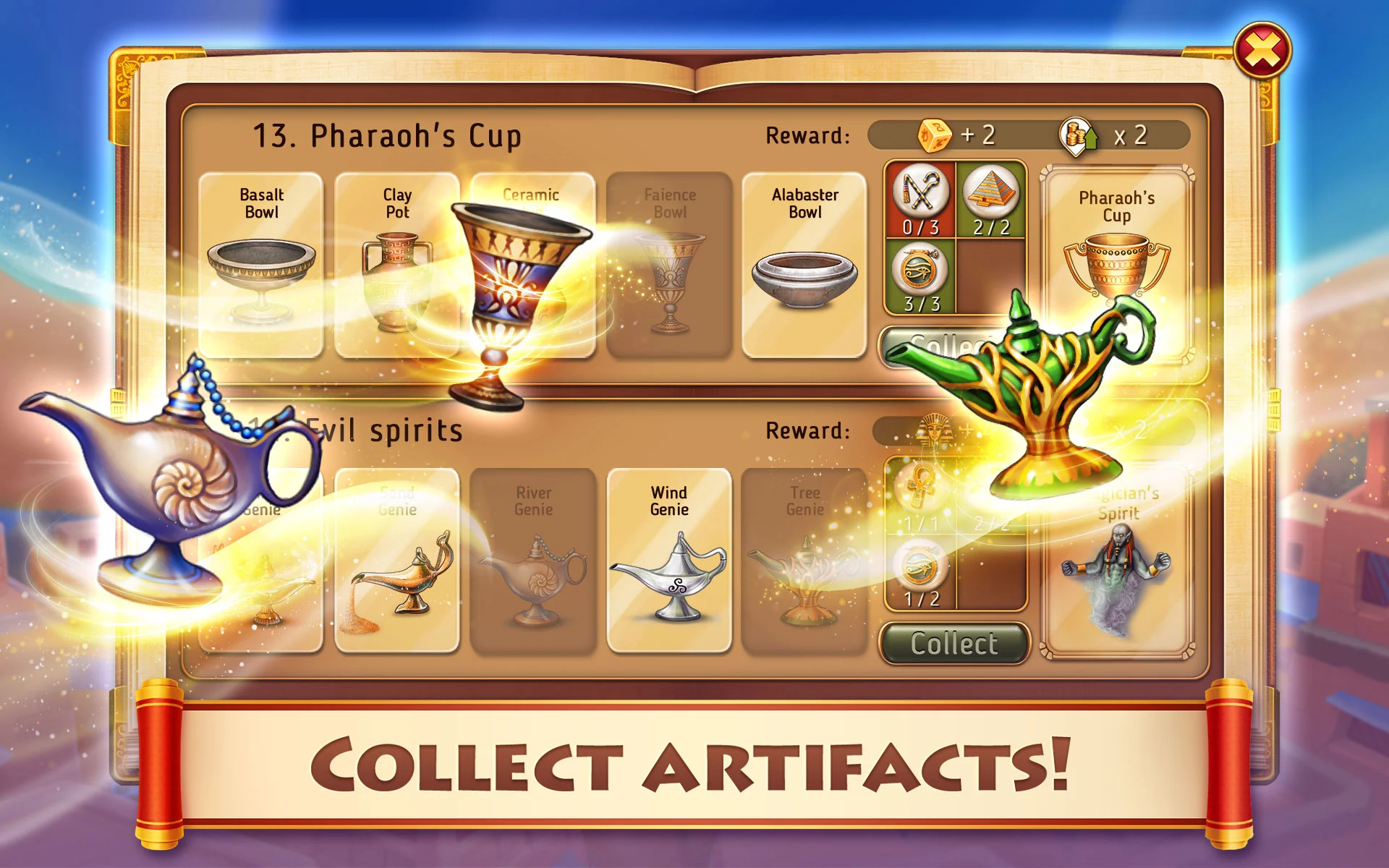Select the Wind Genie lamp card
The width and height of the screenshot is (1389, 868).
click(x=669, y=561)
